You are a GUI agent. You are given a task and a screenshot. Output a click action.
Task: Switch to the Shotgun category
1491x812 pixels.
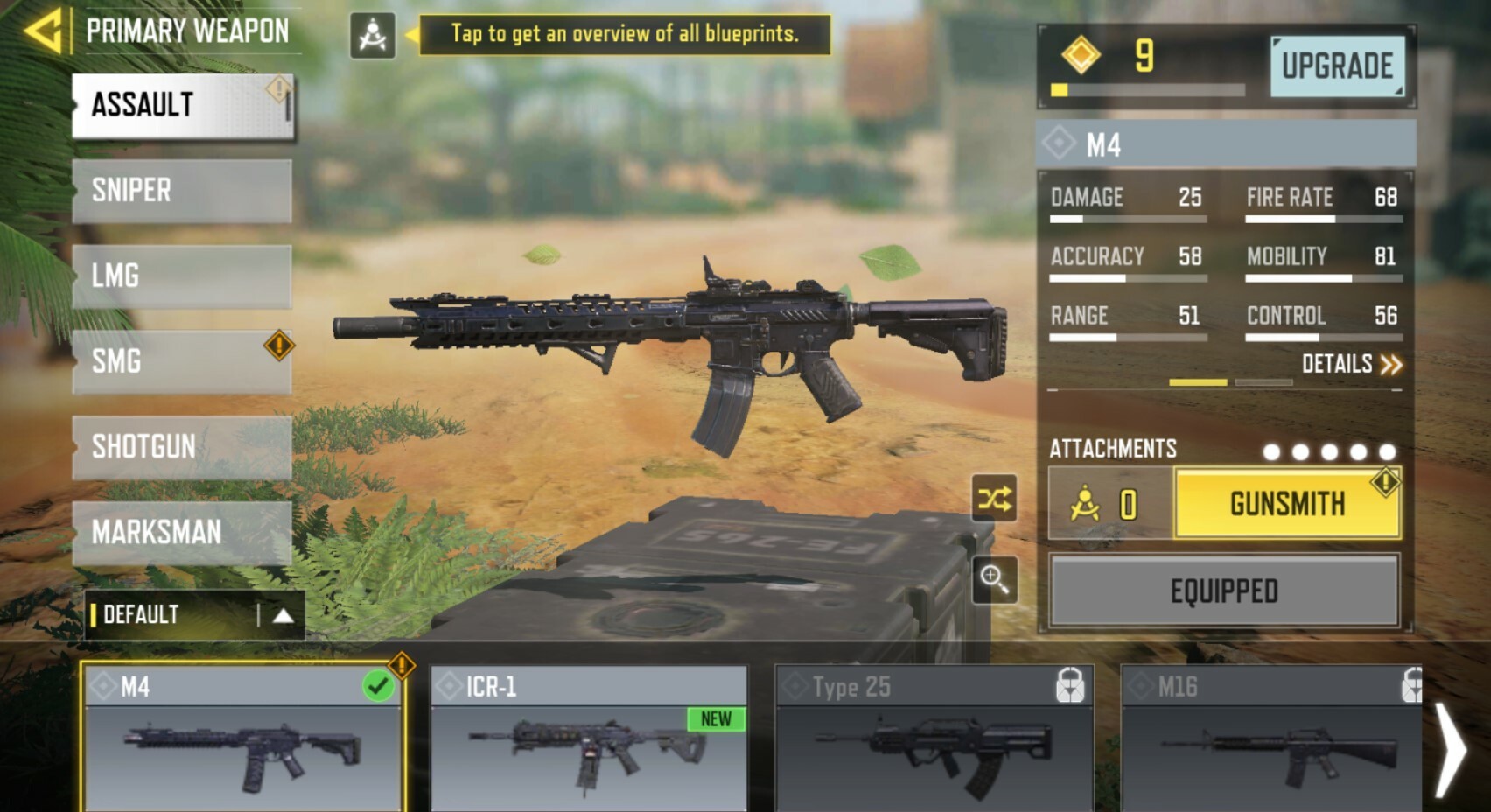coord(182,447)
